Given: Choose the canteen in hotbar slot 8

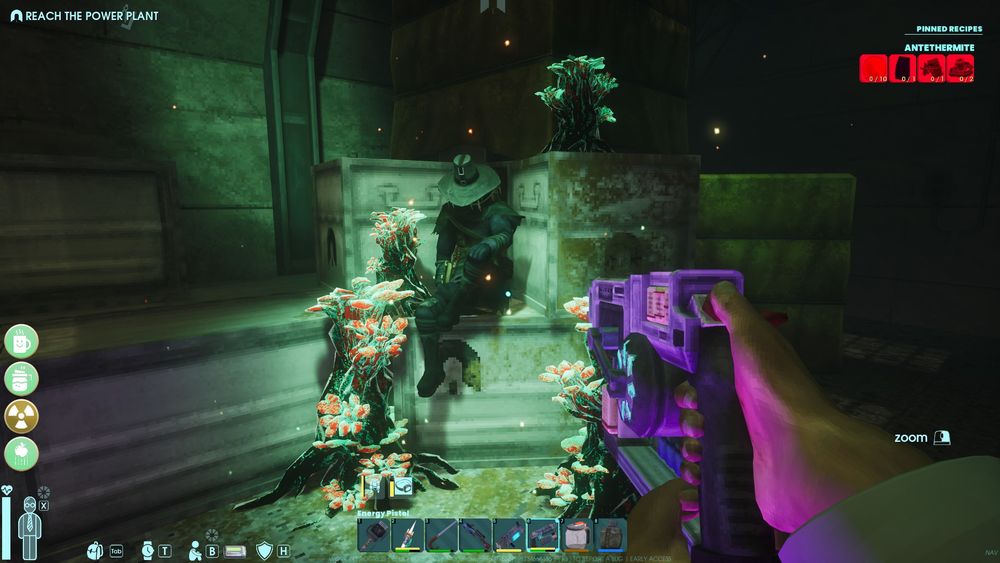Looking at the screenshot, I should [x=611, y=535].
